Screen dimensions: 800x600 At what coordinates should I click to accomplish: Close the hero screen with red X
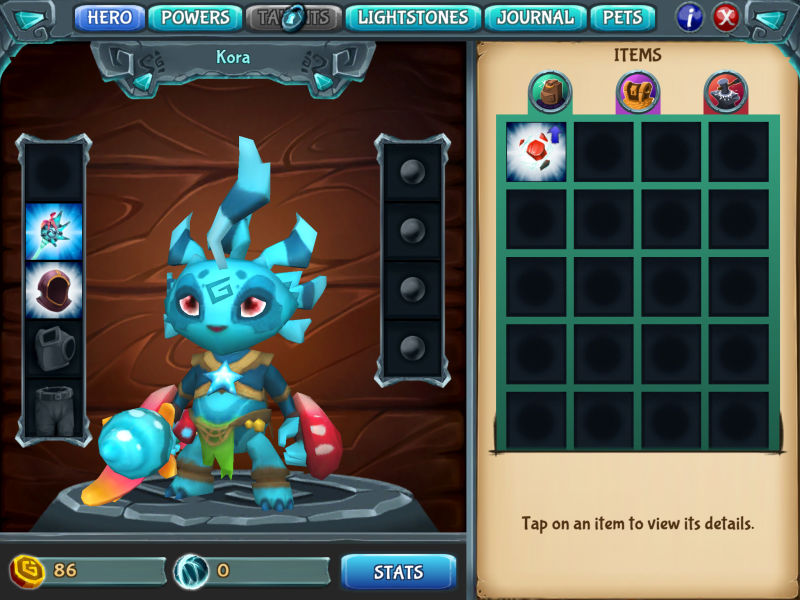(x=726, y=17)
